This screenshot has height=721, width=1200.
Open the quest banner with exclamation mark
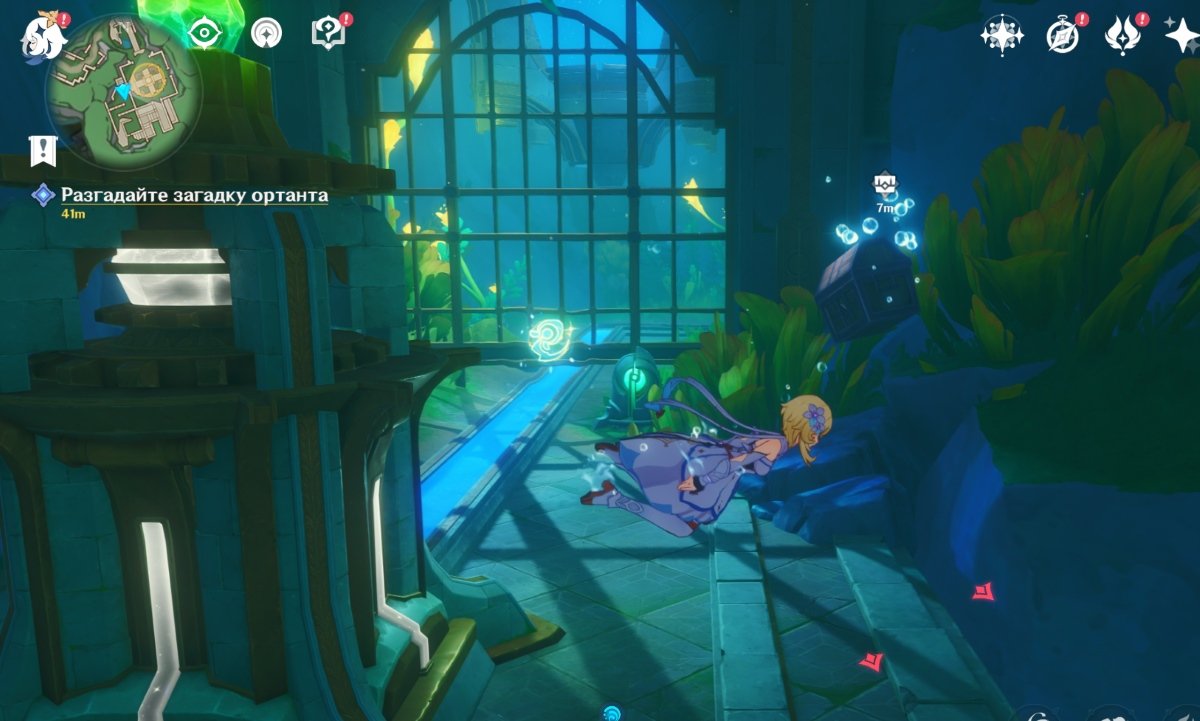pos(43,150)
